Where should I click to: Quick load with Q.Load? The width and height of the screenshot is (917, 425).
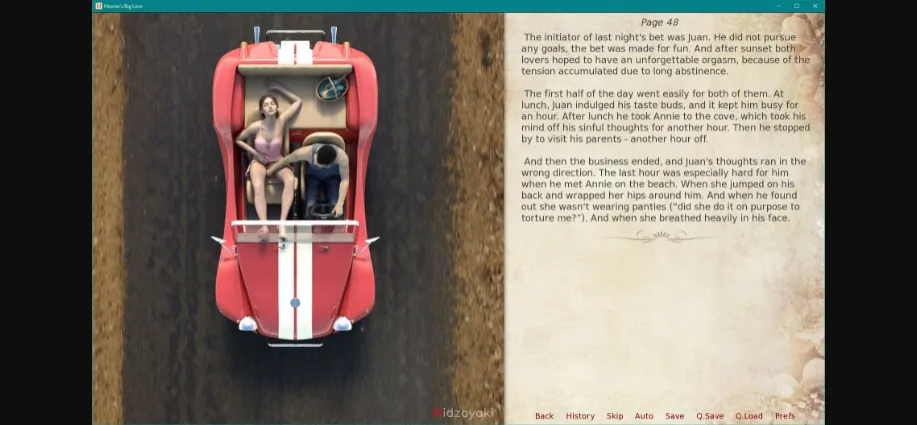coord(749,416)
